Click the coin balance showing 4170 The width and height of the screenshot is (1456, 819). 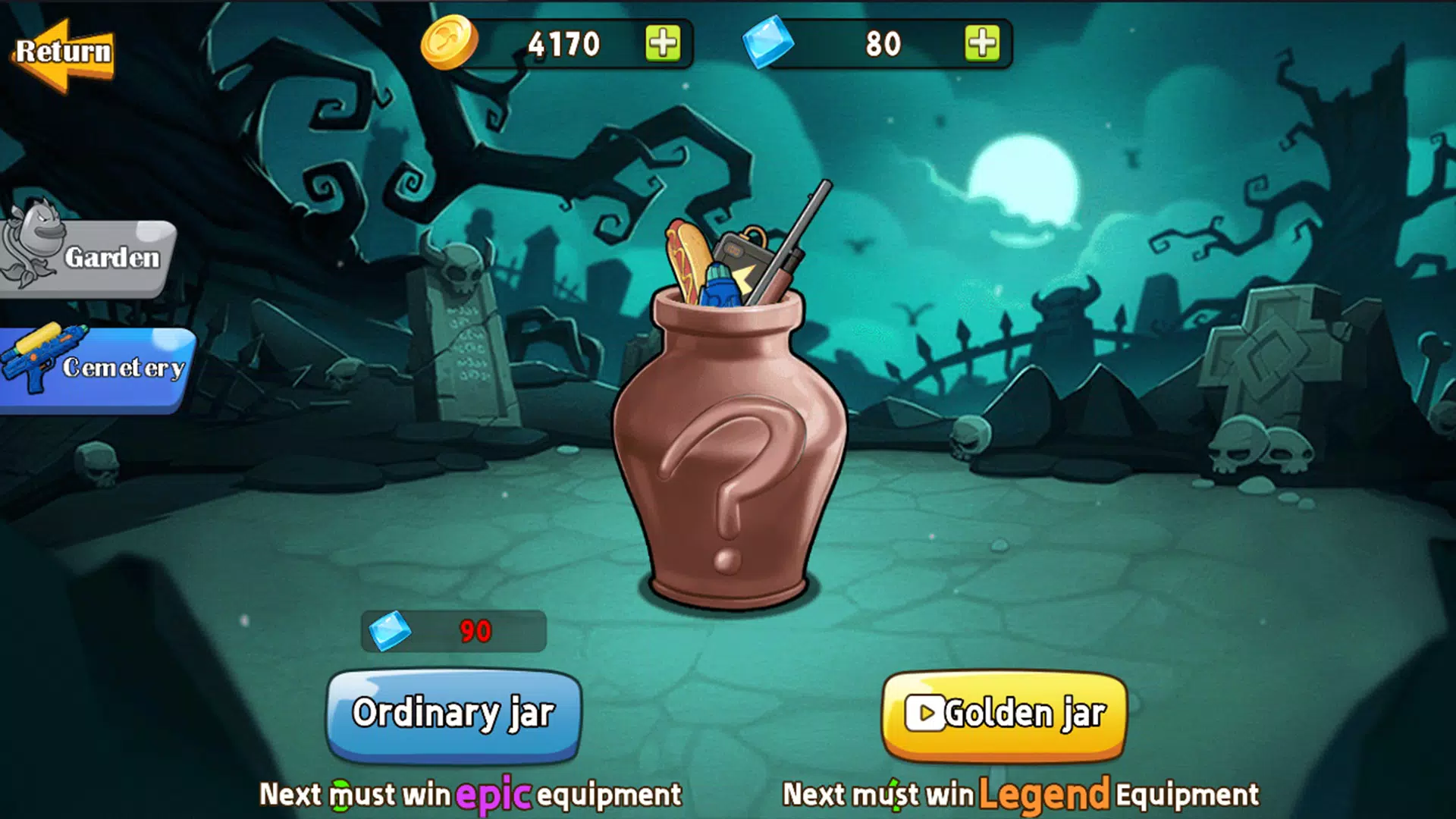565,43
